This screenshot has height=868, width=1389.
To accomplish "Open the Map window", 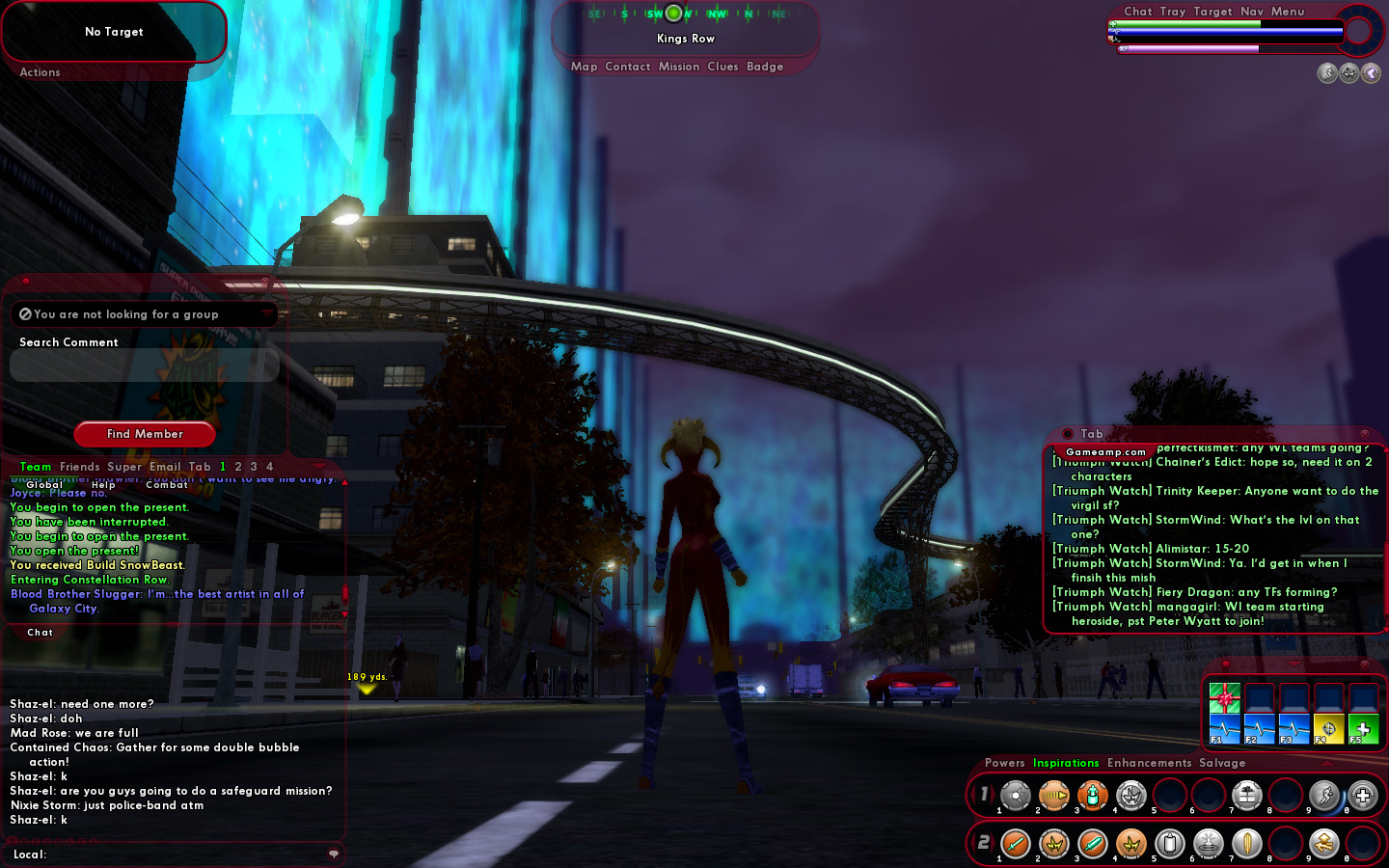I will (584, 67).
